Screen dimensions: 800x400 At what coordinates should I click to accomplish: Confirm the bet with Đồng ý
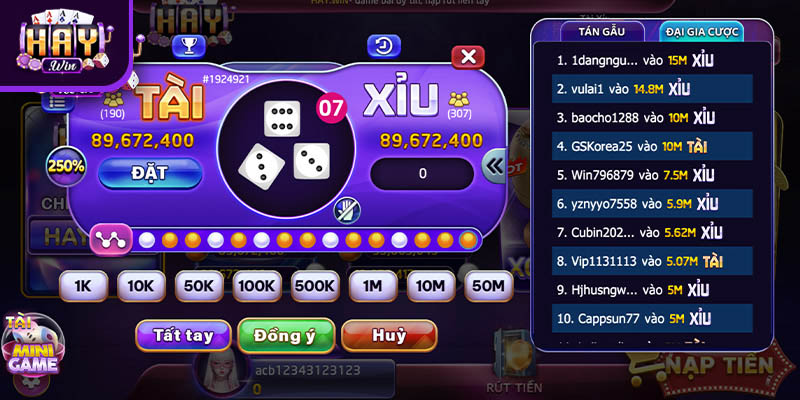click(285, 335)
